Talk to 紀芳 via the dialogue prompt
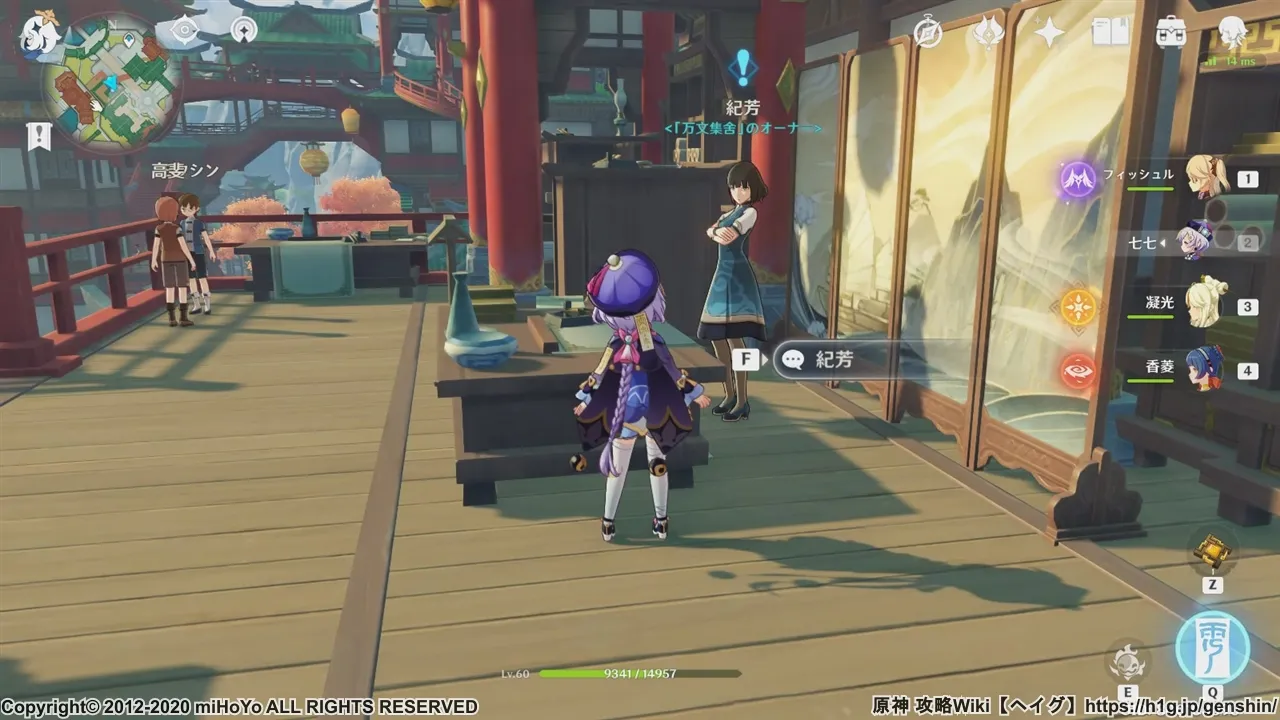 tap(832, 360)
